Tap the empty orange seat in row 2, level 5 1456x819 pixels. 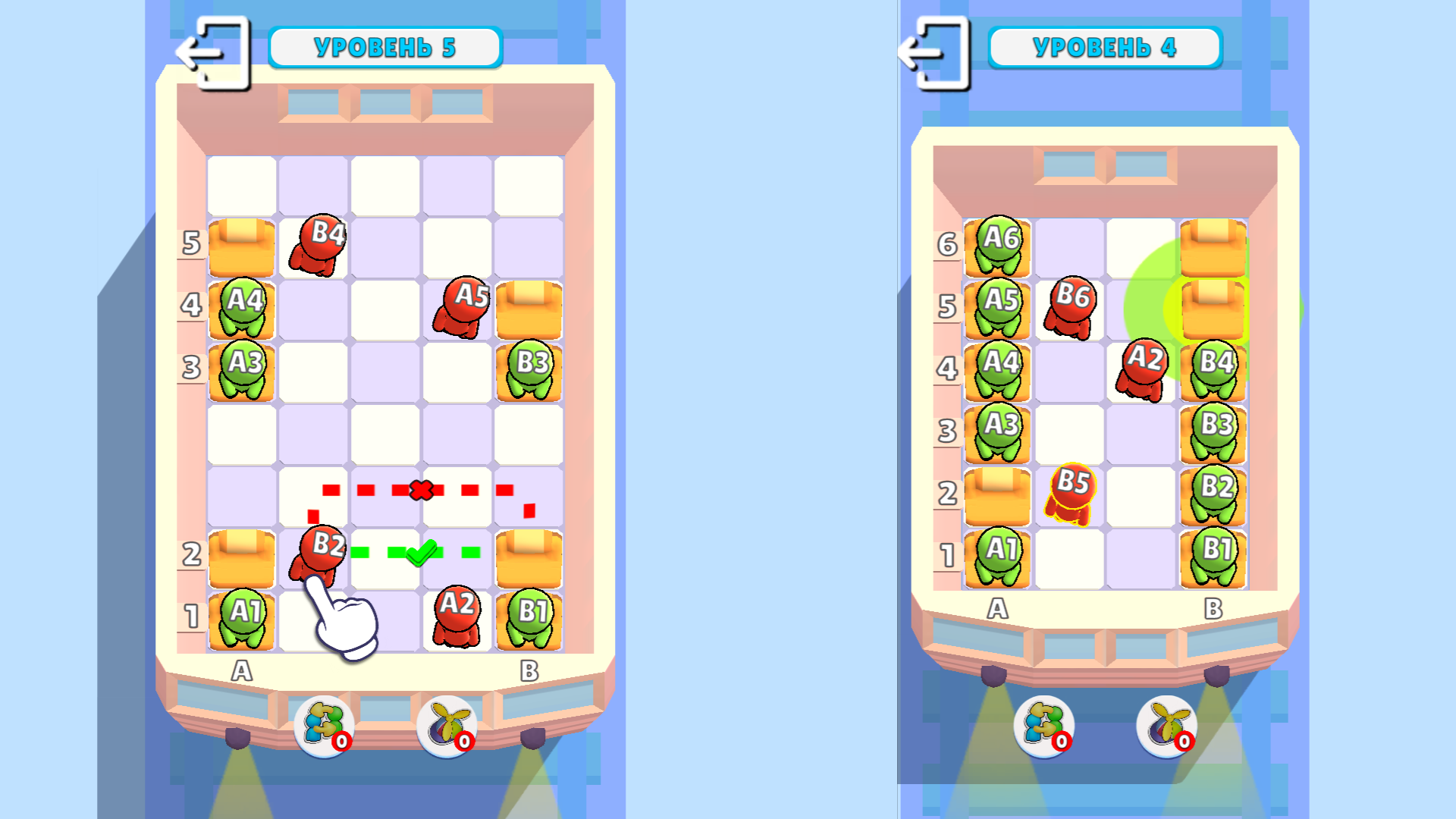(x=241, y=557)
